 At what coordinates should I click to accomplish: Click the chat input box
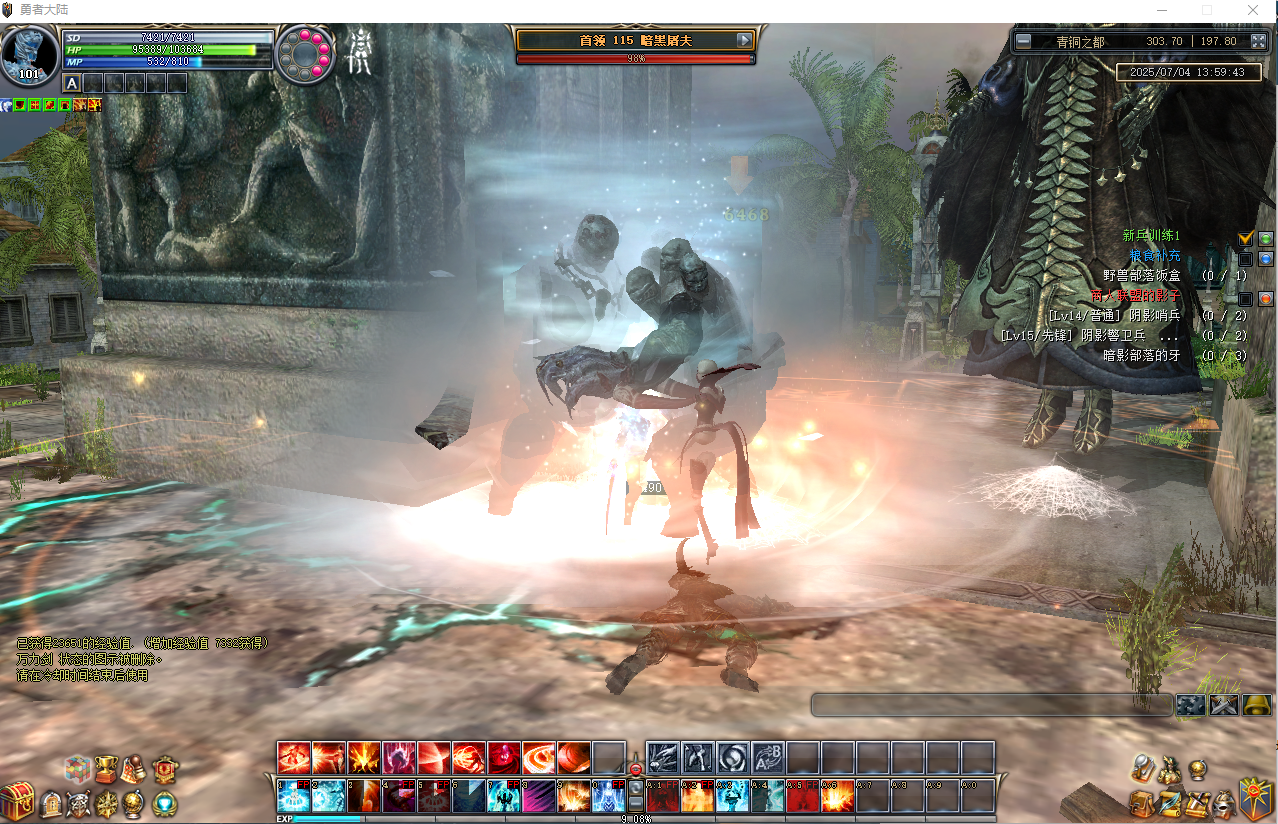pos(990,705)
